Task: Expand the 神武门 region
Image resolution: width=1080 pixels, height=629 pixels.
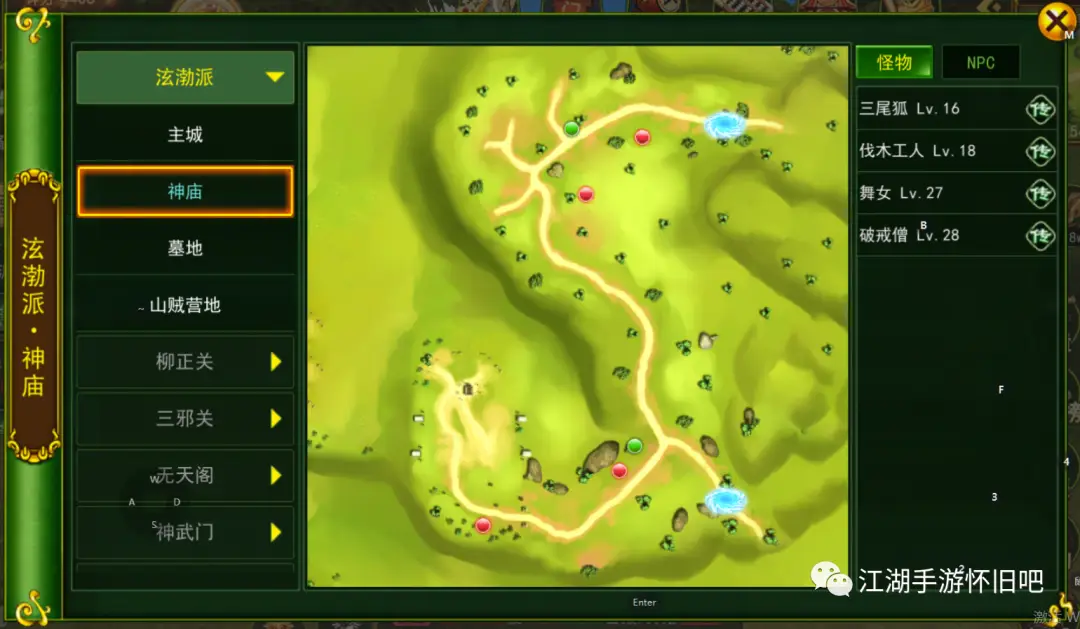Action: tap(185, 533)
